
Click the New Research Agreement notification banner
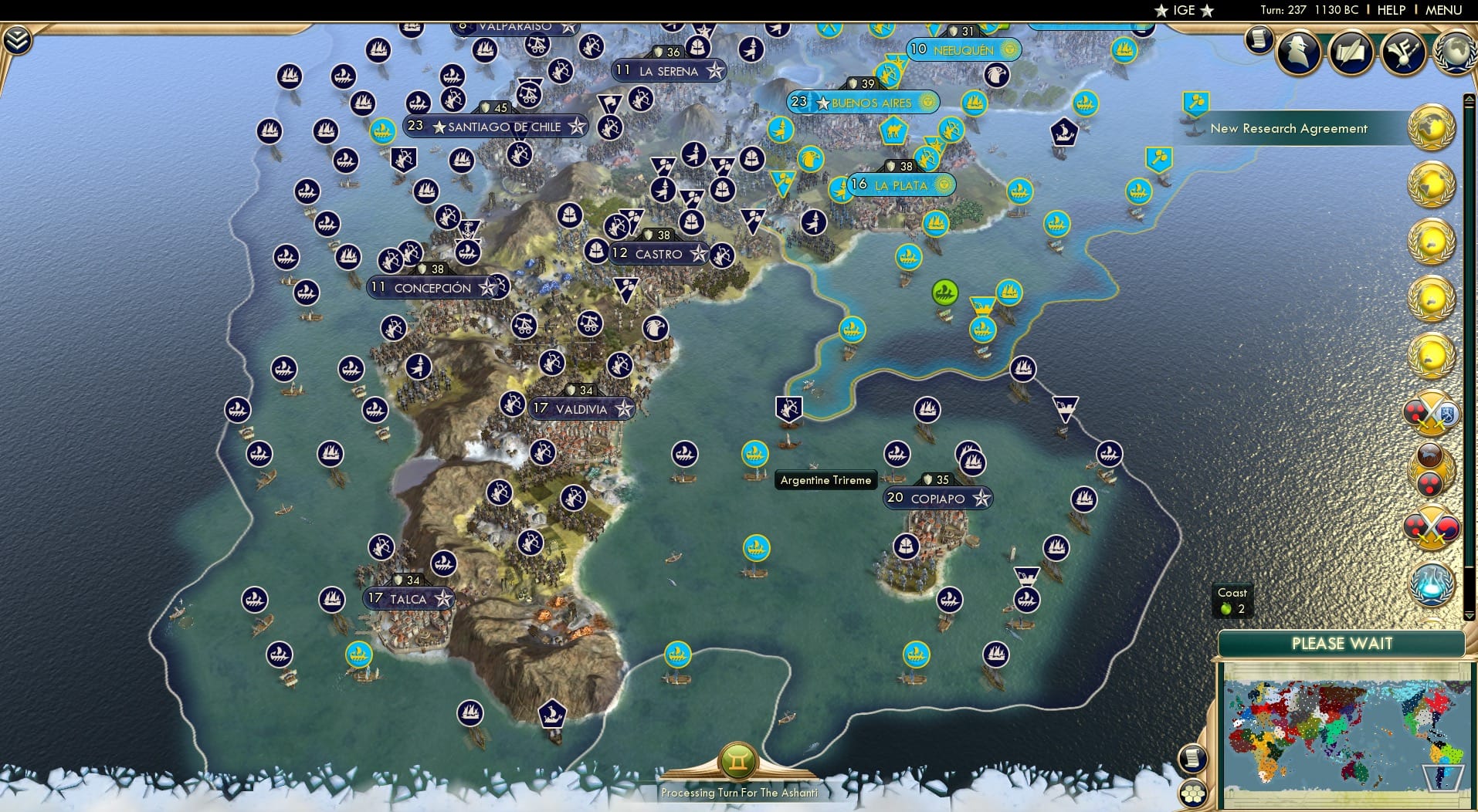coord(1288,129)
